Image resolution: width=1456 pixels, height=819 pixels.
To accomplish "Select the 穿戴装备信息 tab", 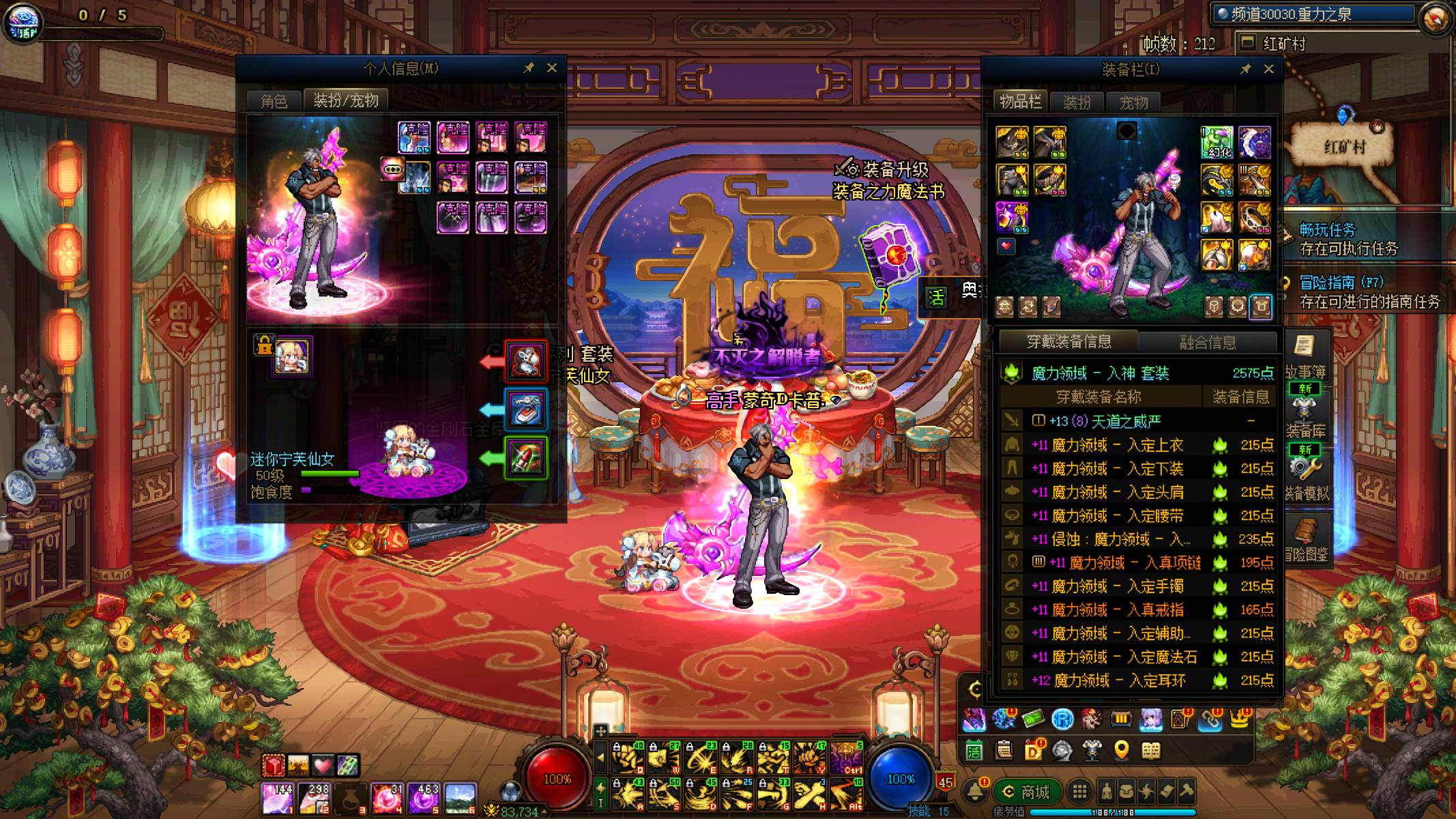I will pyautogui.click(x=1069, y=341).
